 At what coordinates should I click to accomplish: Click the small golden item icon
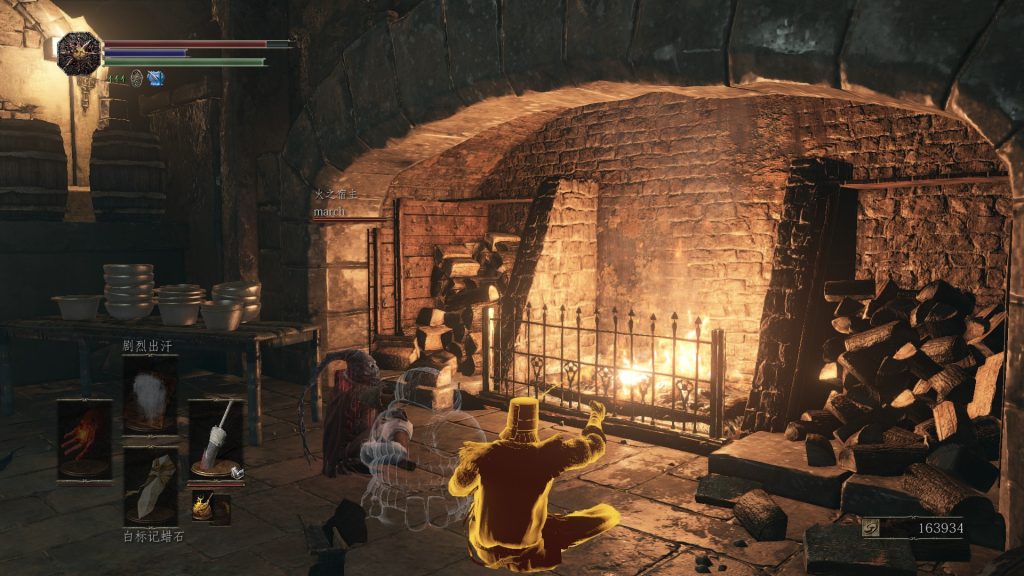point(203,507)
